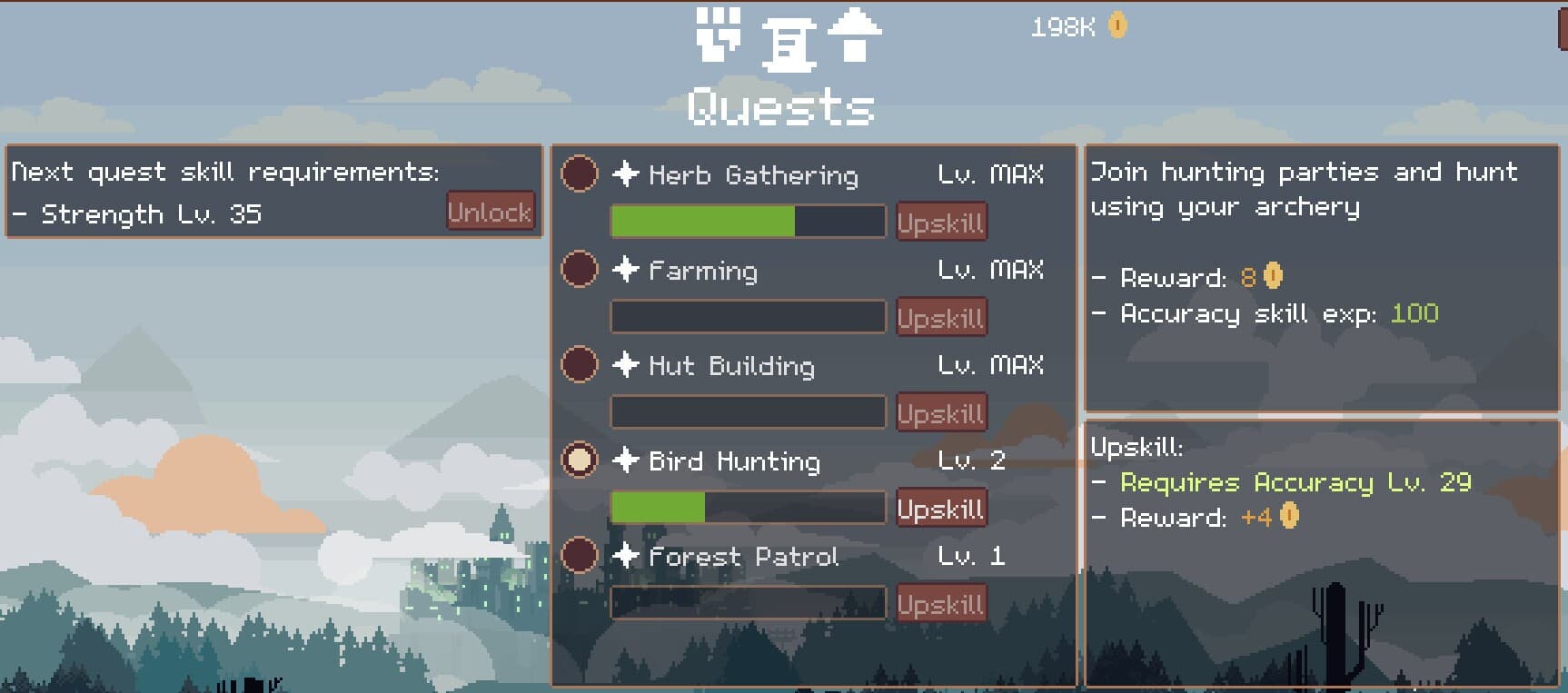Upskill the Herb Gathering quest
This screenshot has height=693, width=1568.
[940, 222]
